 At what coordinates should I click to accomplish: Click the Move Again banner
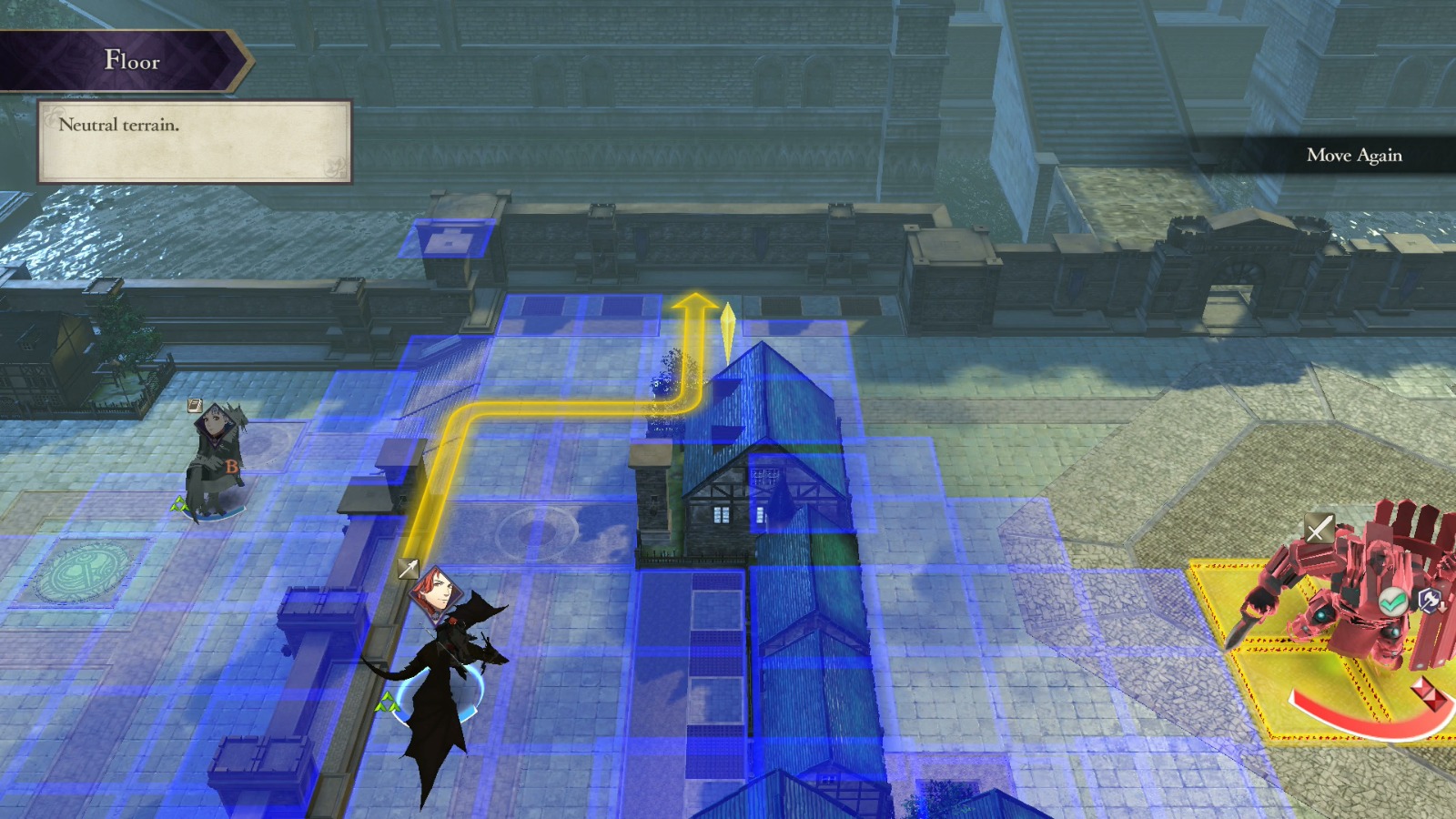[x=1355, y=156]
